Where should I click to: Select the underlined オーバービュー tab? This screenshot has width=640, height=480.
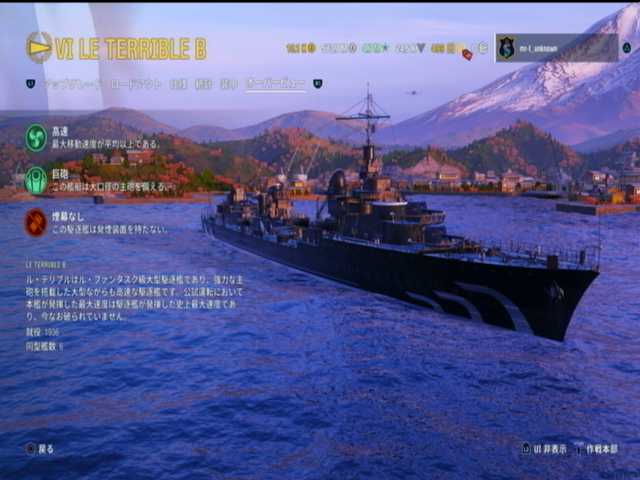pyautogui.click(x=275, y=84)
